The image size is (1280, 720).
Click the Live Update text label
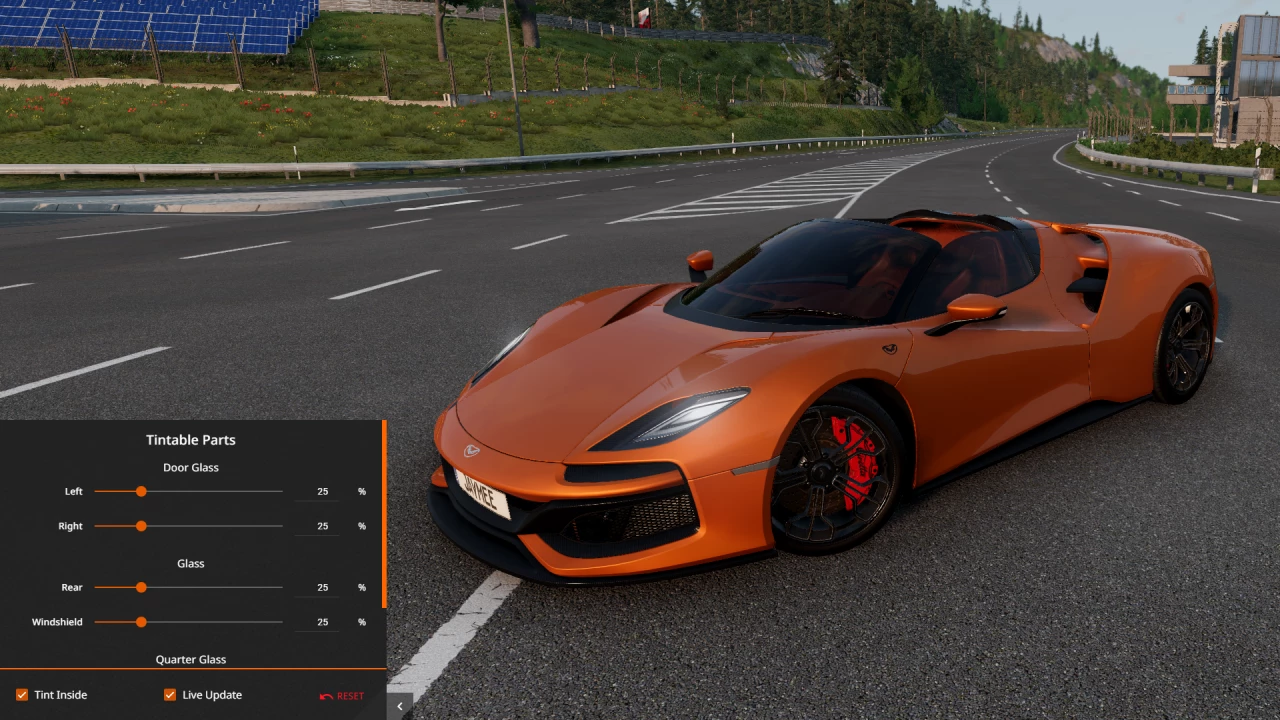click(213, 694)
